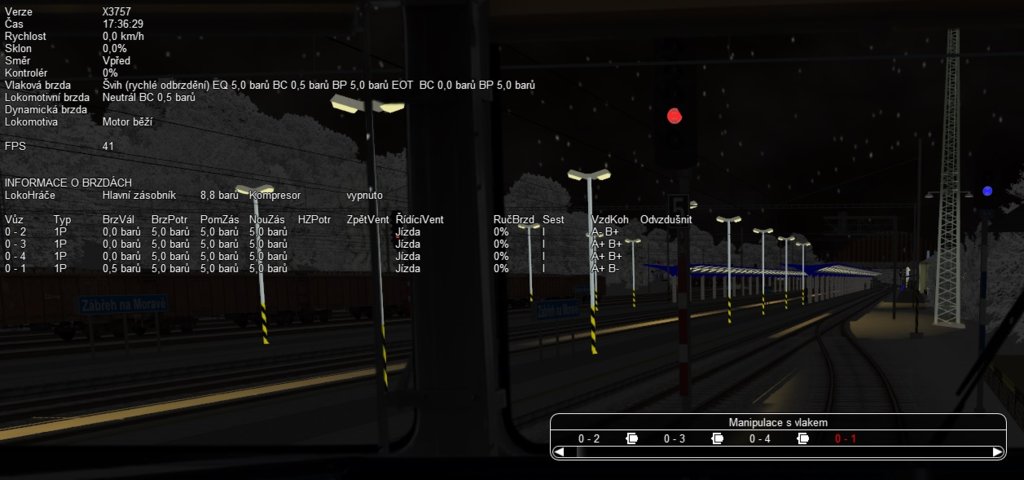Select car 0 - 3 in train operations

click(674, 438)
